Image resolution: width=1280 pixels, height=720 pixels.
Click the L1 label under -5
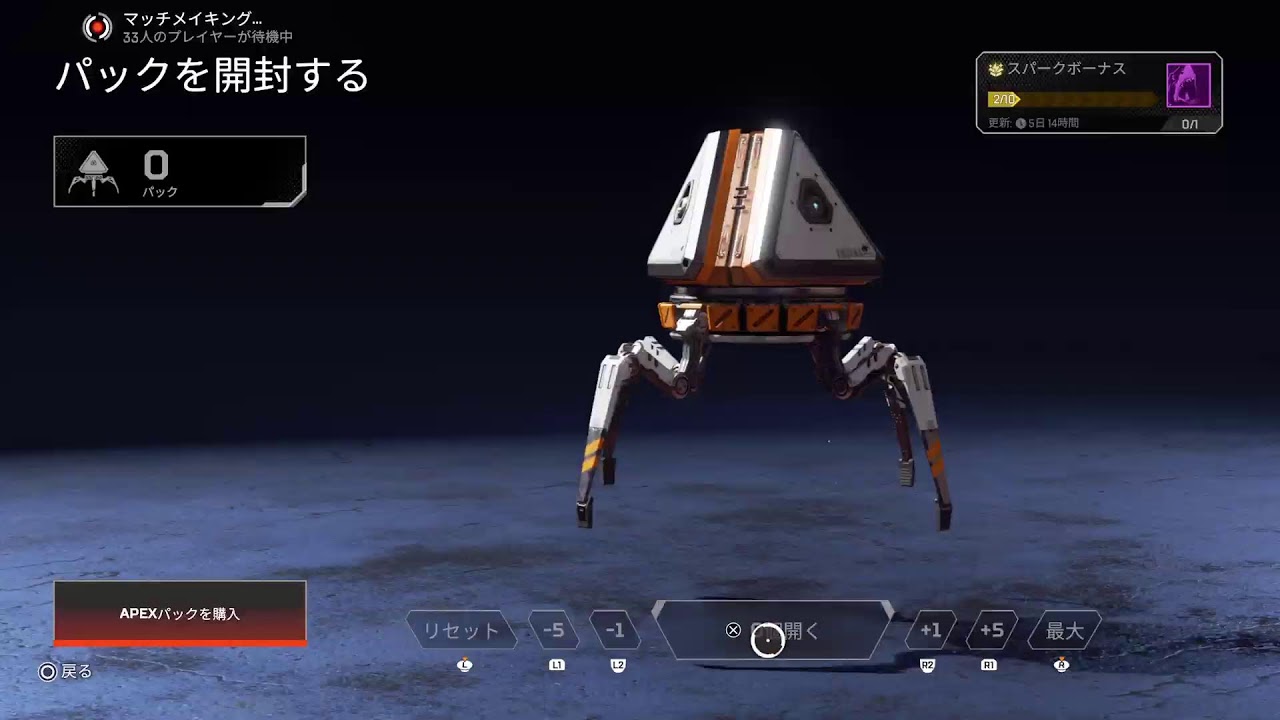[556, 663]
